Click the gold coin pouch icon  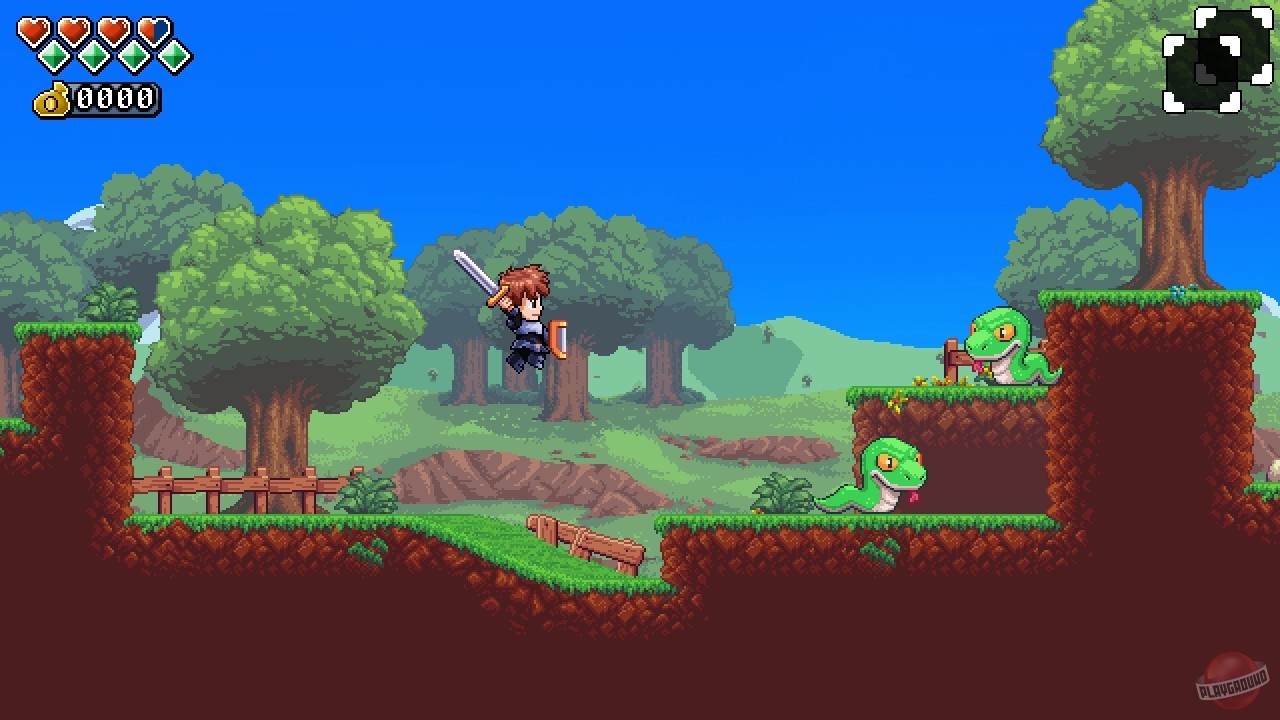[x=50, y=99]
